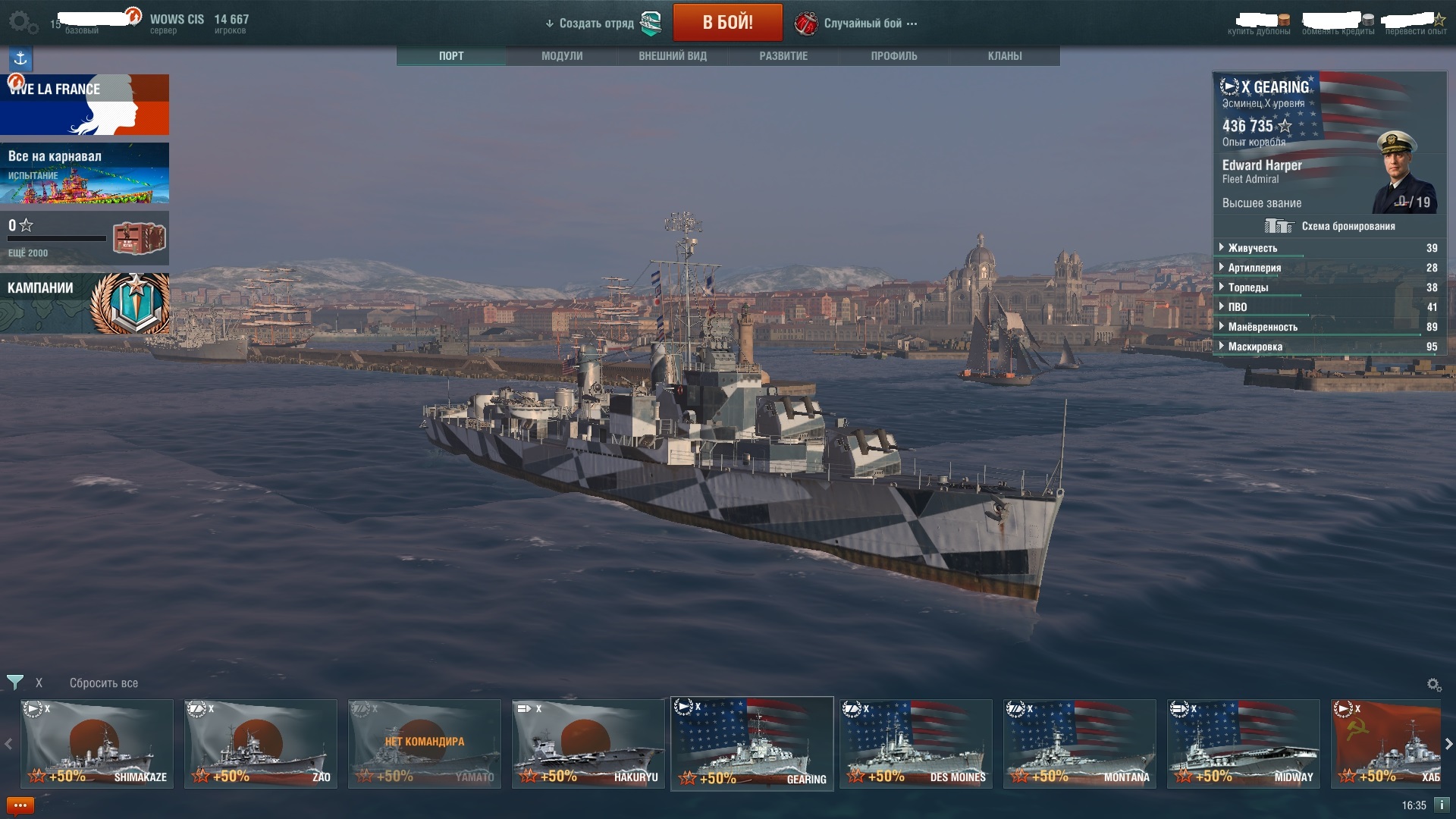Open the Vive la France event banner

[x=85, y=105]
